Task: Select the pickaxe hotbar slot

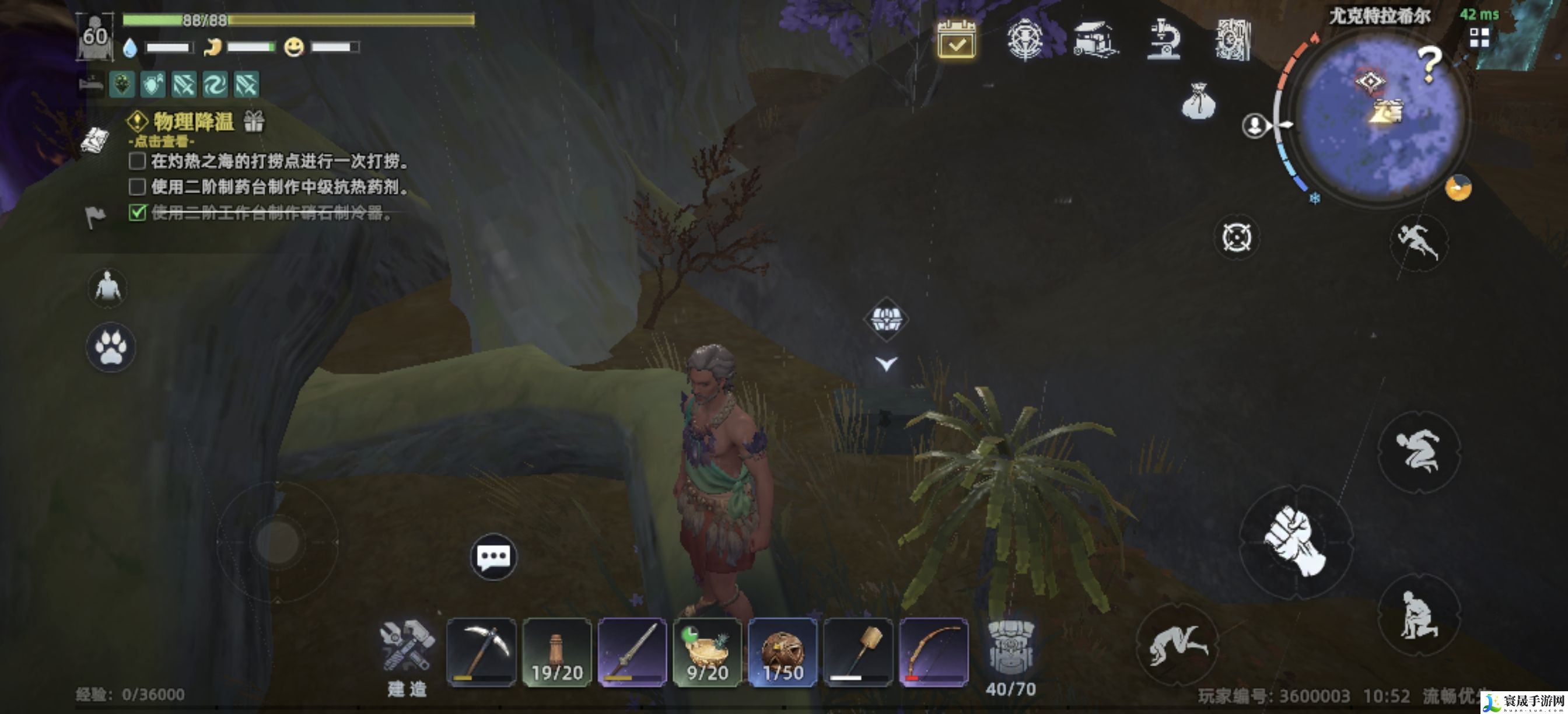Action: coord(481,653)
